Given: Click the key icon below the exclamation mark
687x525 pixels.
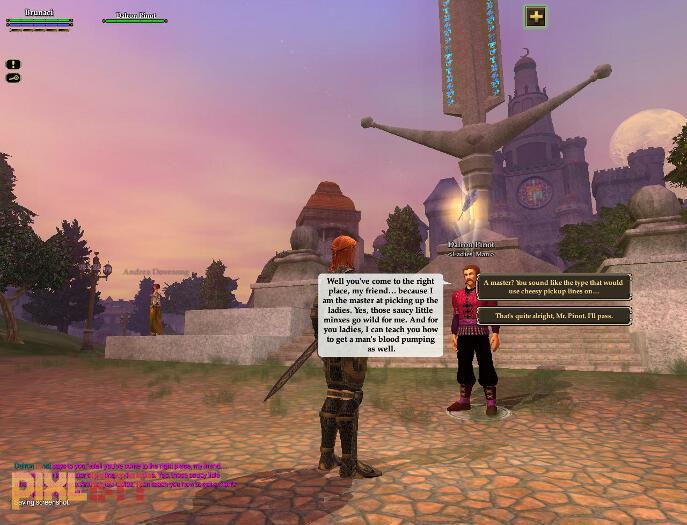Looking at the screenshot, I should [13, 78].
